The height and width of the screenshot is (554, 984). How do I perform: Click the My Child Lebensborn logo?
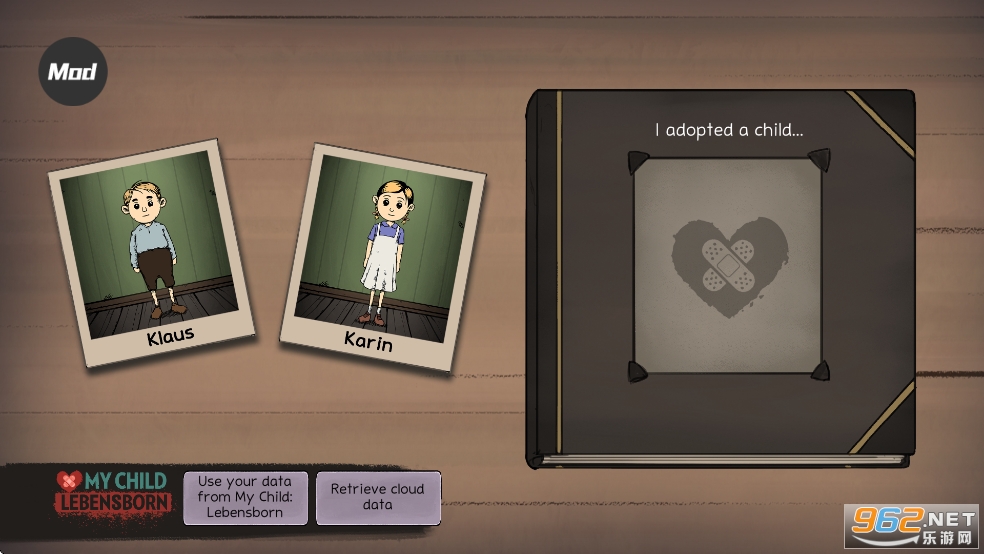tap(112, 494)
